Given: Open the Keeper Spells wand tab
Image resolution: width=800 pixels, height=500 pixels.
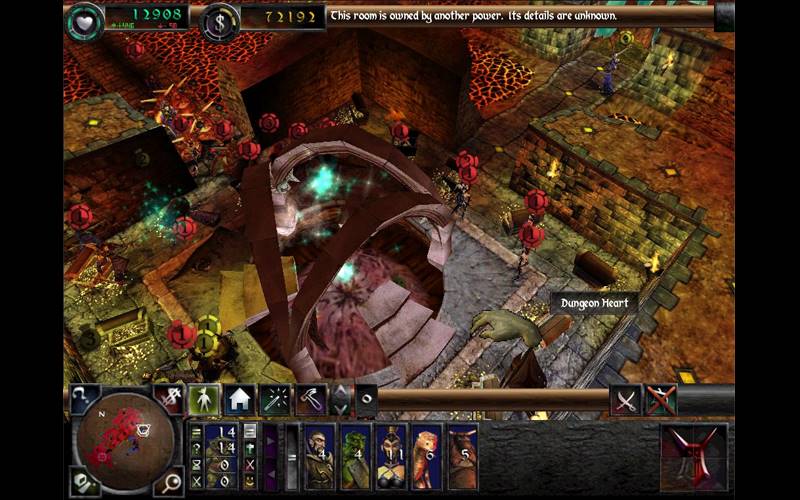Looking at the screenshot, I should click(274, 399).
